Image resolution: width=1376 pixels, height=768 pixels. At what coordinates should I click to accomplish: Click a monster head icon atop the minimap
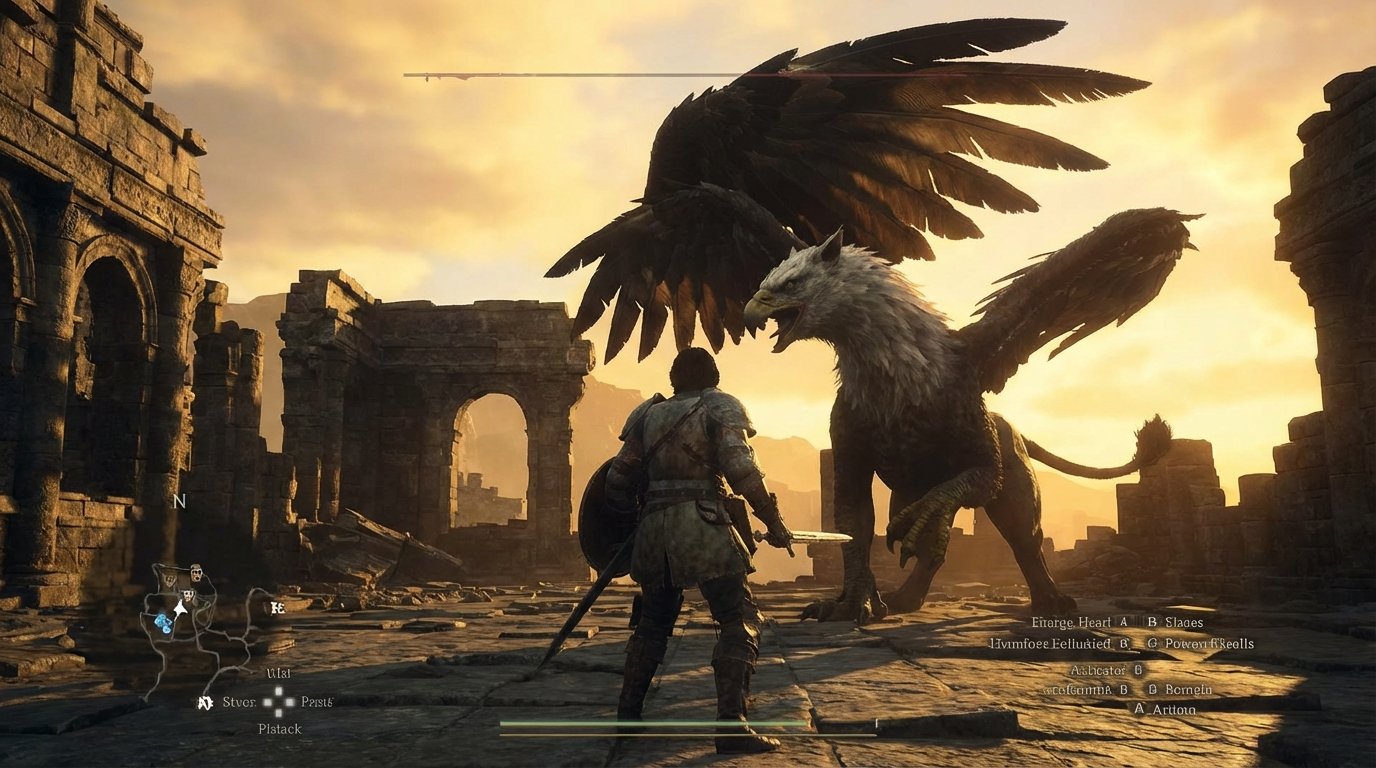point(196,571)
